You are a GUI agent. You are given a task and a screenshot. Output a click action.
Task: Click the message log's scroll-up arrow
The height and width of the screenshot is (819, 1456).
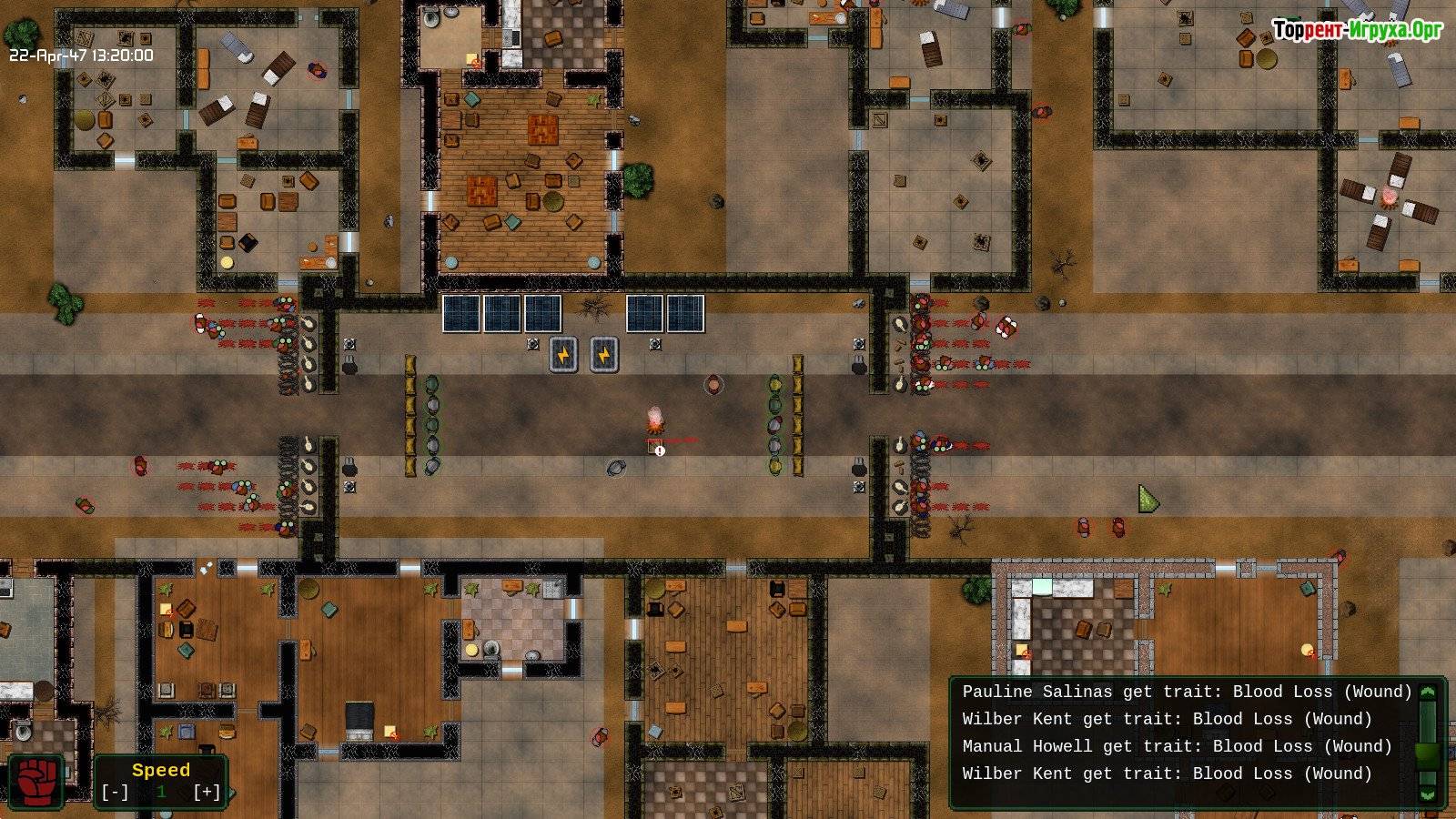pyautogui.click(x=1427, y=693)
